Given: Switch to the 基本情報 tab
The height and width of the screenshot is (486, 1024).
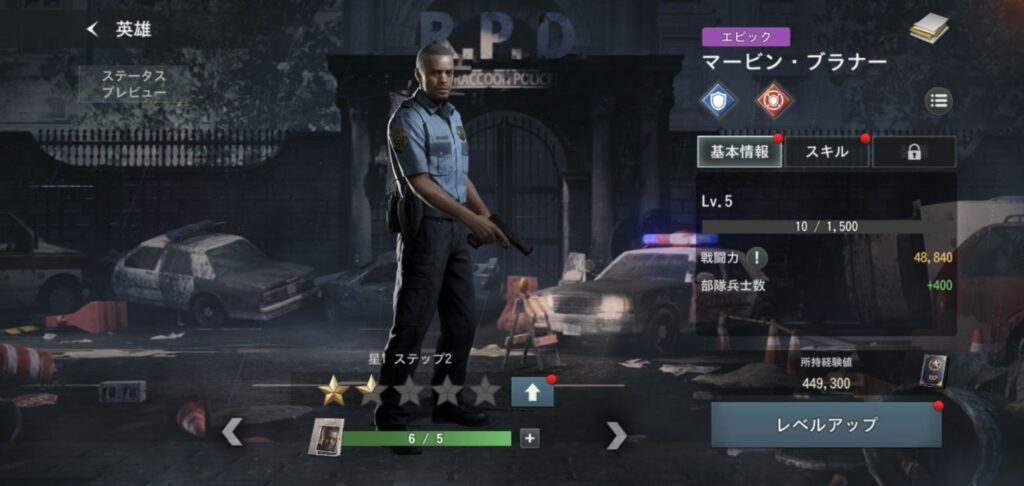Looking at the screenshot, I should point(740,152).
